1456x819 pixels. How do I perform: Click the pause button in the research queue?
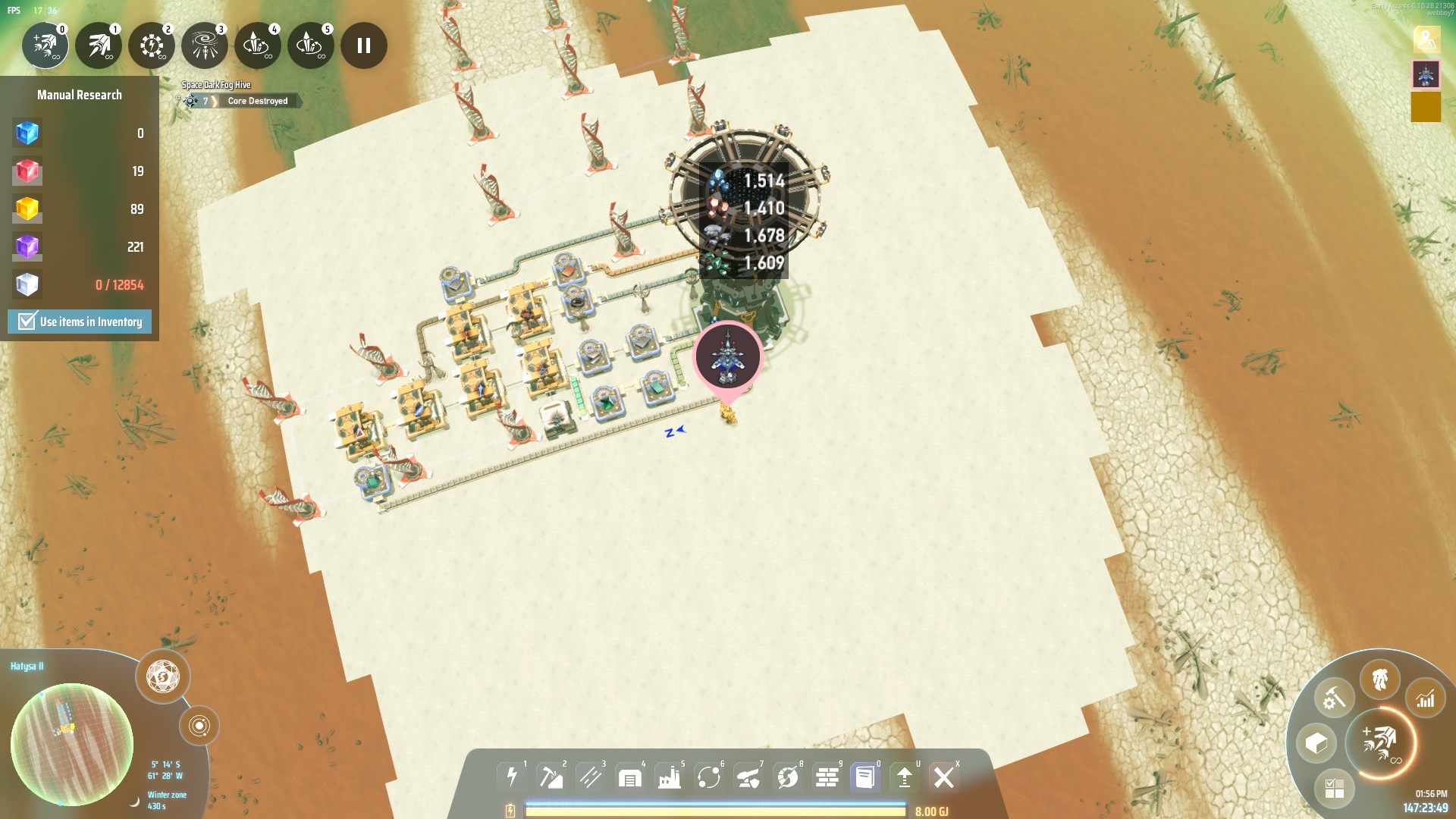tap(364, 45)
